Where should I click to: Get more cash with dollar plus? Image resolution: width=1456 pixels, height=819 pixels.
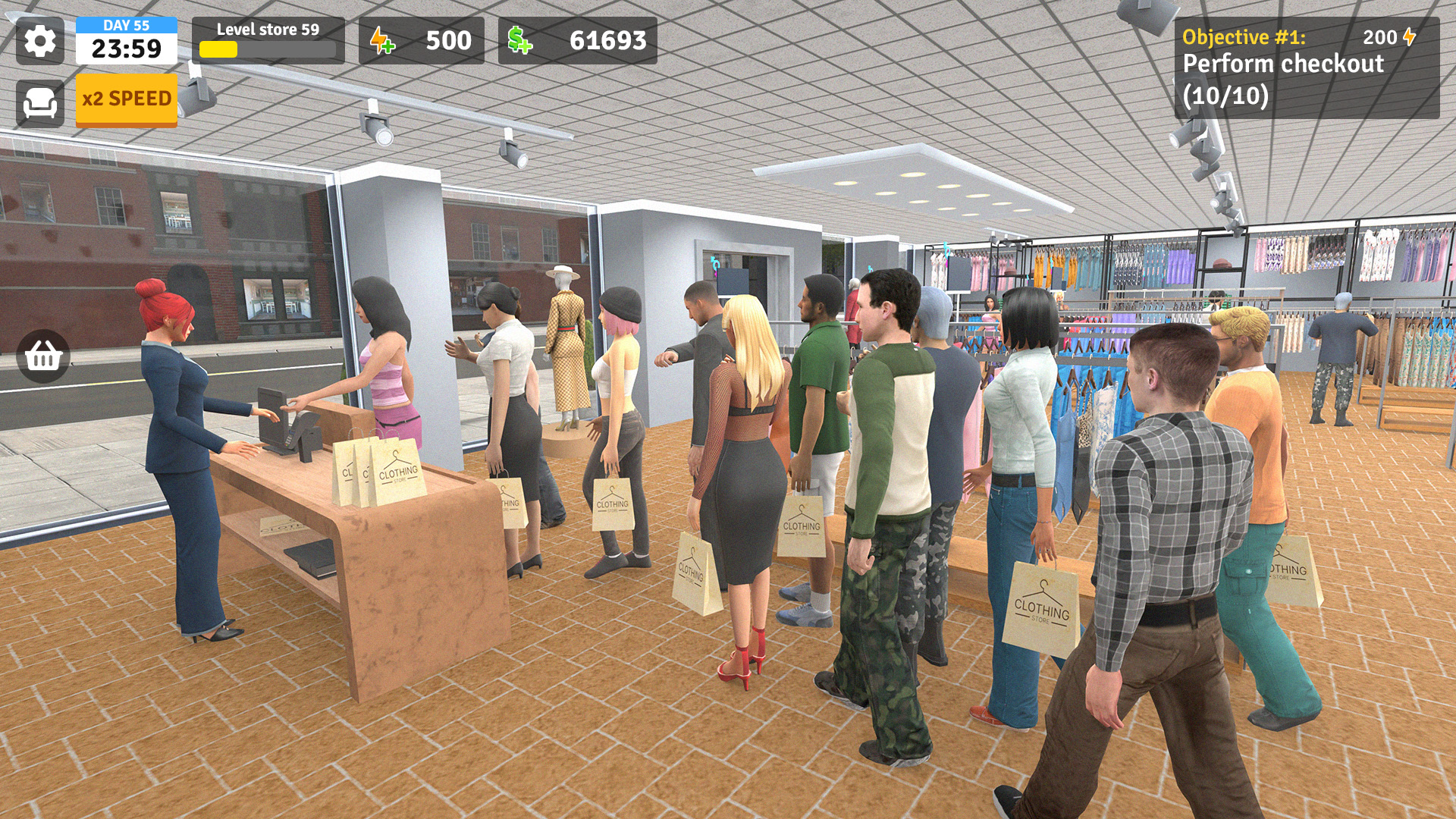520,41
